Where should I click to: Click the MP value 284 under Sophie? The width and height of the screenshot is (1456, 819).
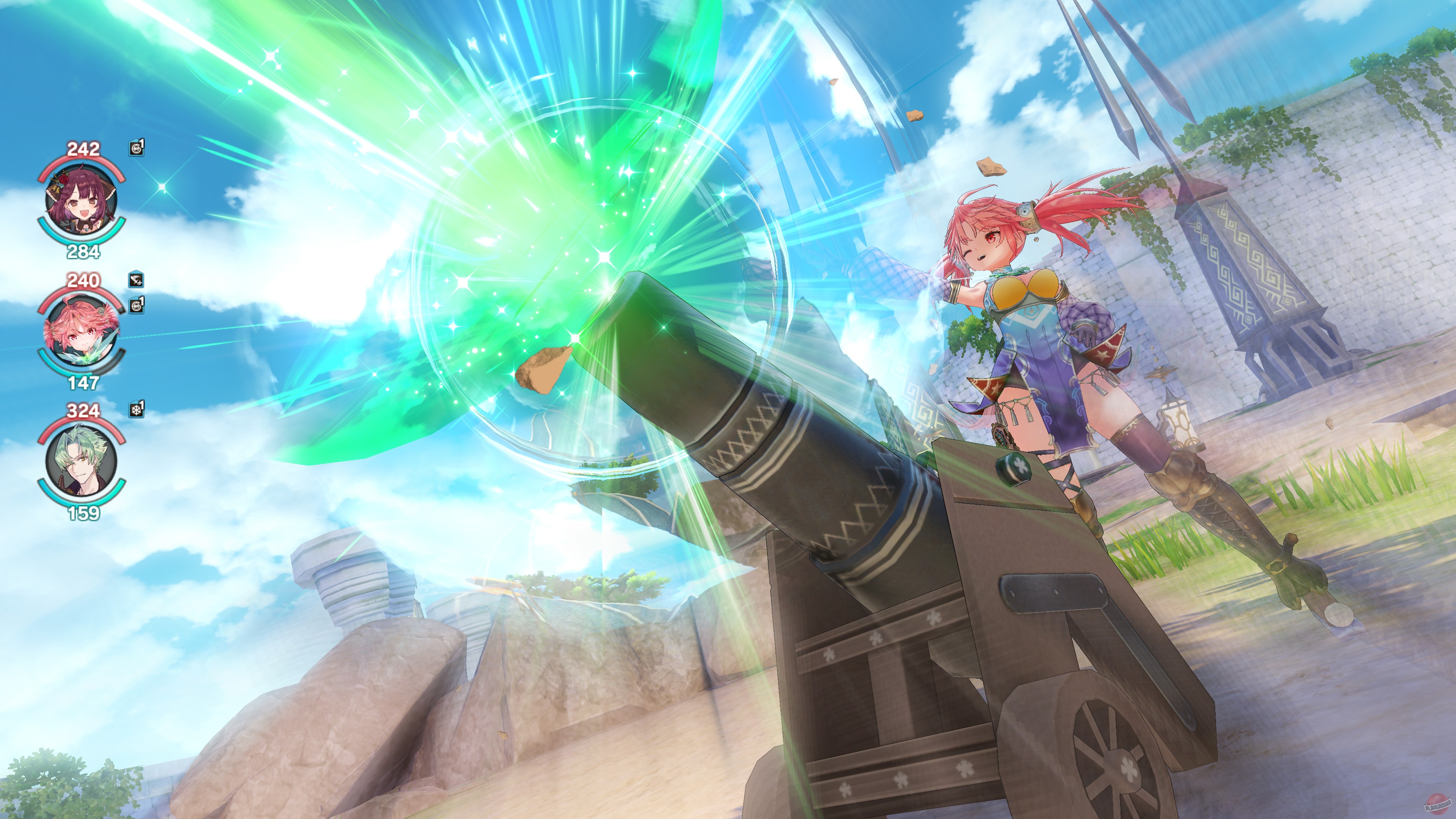point(83,251)
